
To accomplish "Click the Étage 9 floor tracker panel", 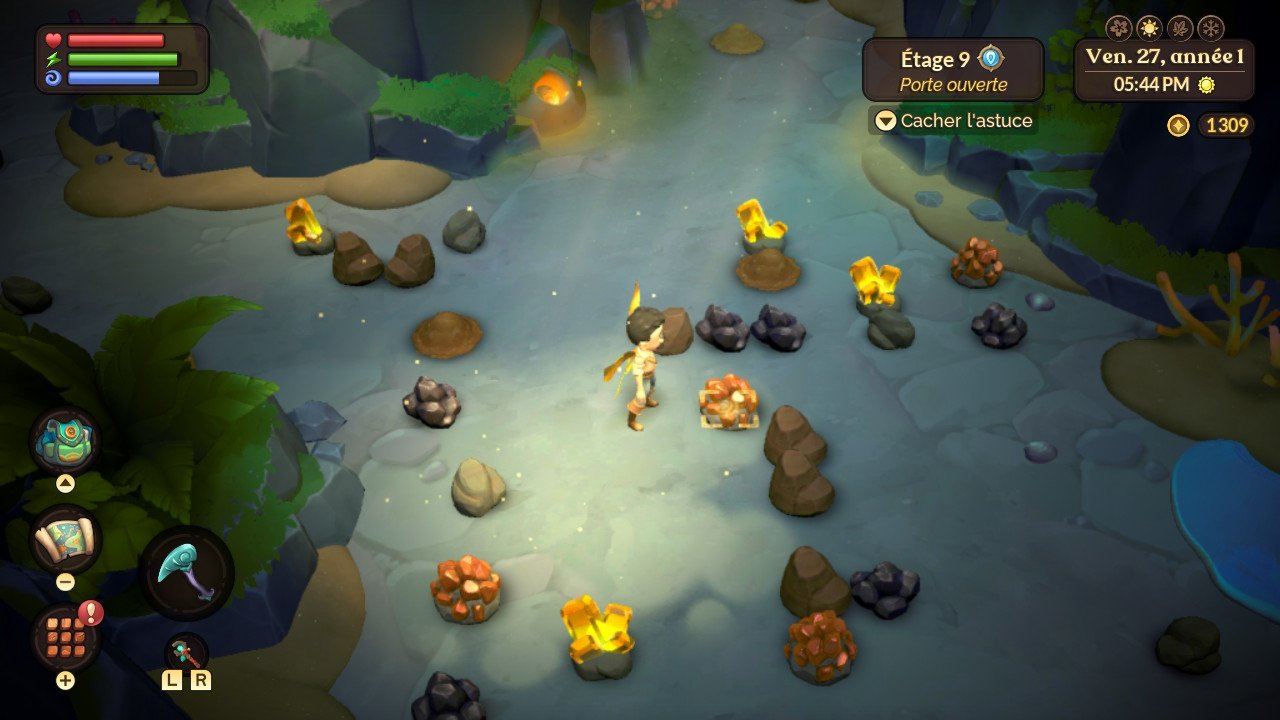I will pos(952,71).
